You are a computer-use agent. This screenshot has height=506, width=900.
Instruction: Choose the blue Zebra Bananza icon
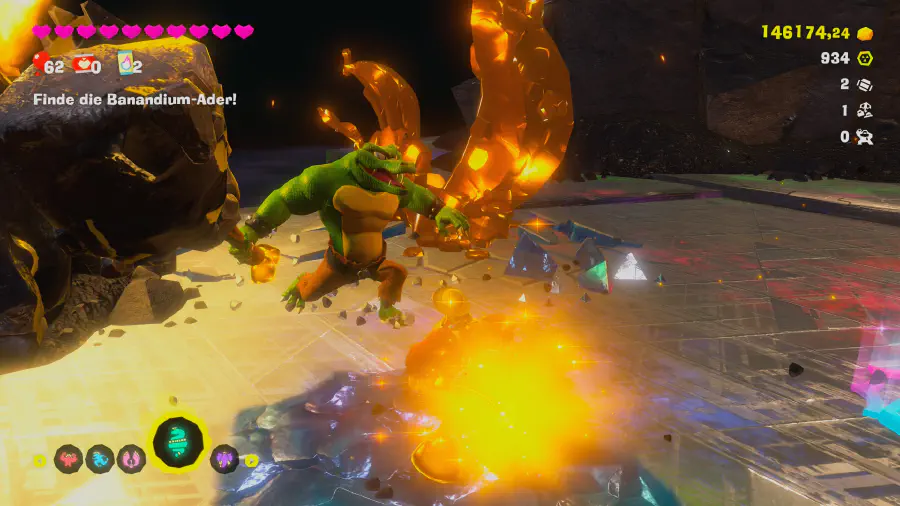[x=100, y=459]
